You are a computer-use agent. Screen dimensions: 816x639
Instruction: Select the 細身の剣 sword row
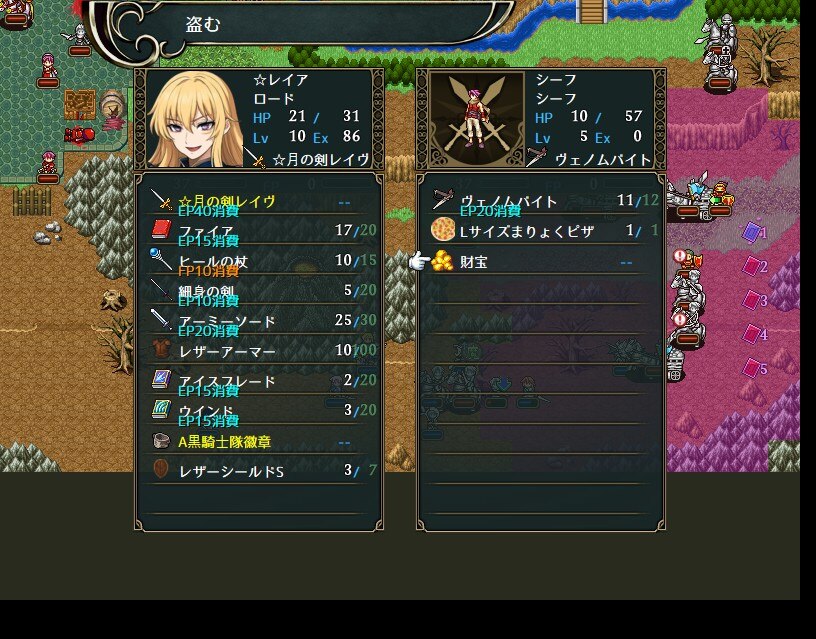click(x=258, y=291)
